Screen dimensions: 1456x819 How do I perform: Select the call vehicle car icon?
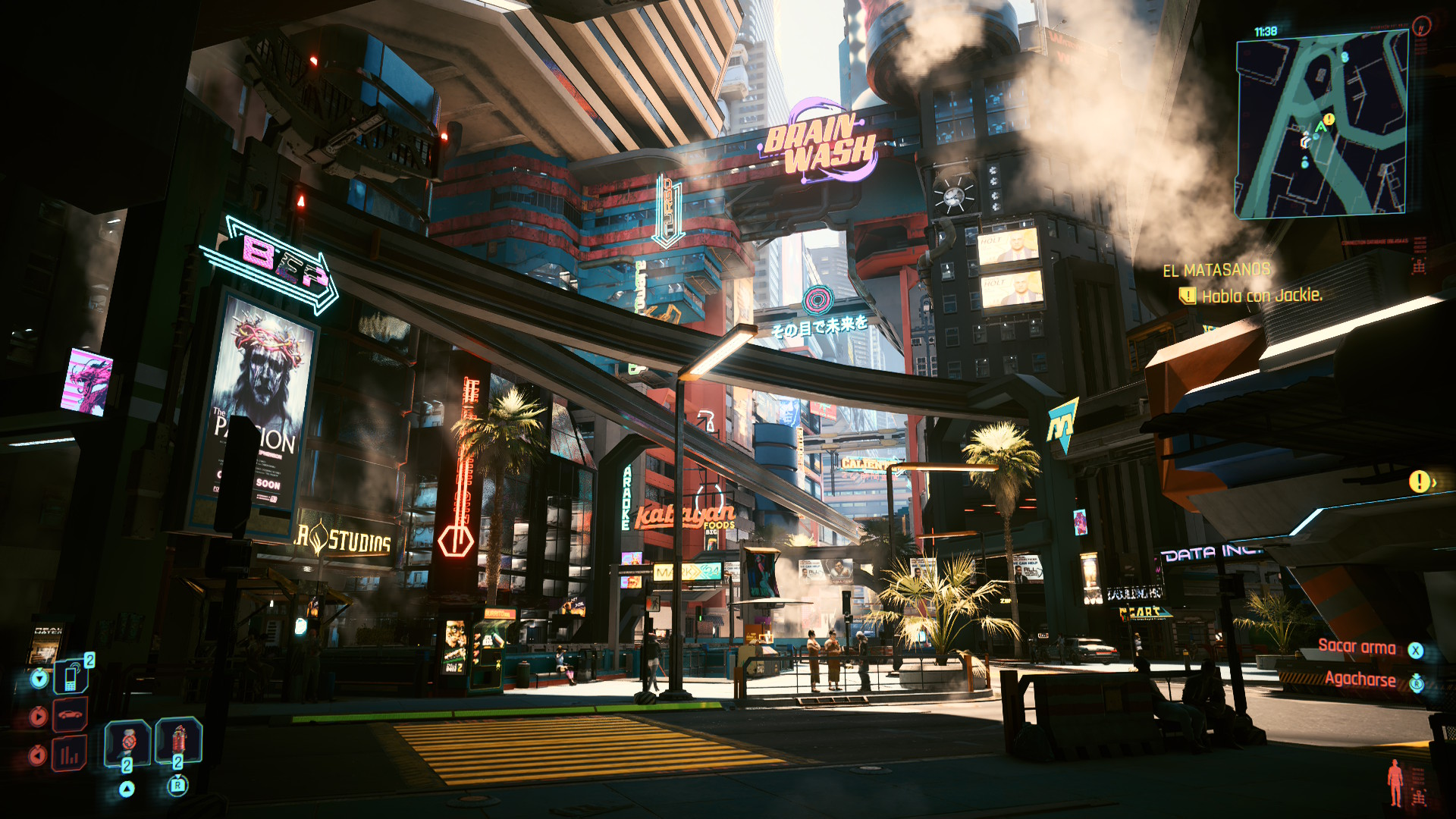71,715
